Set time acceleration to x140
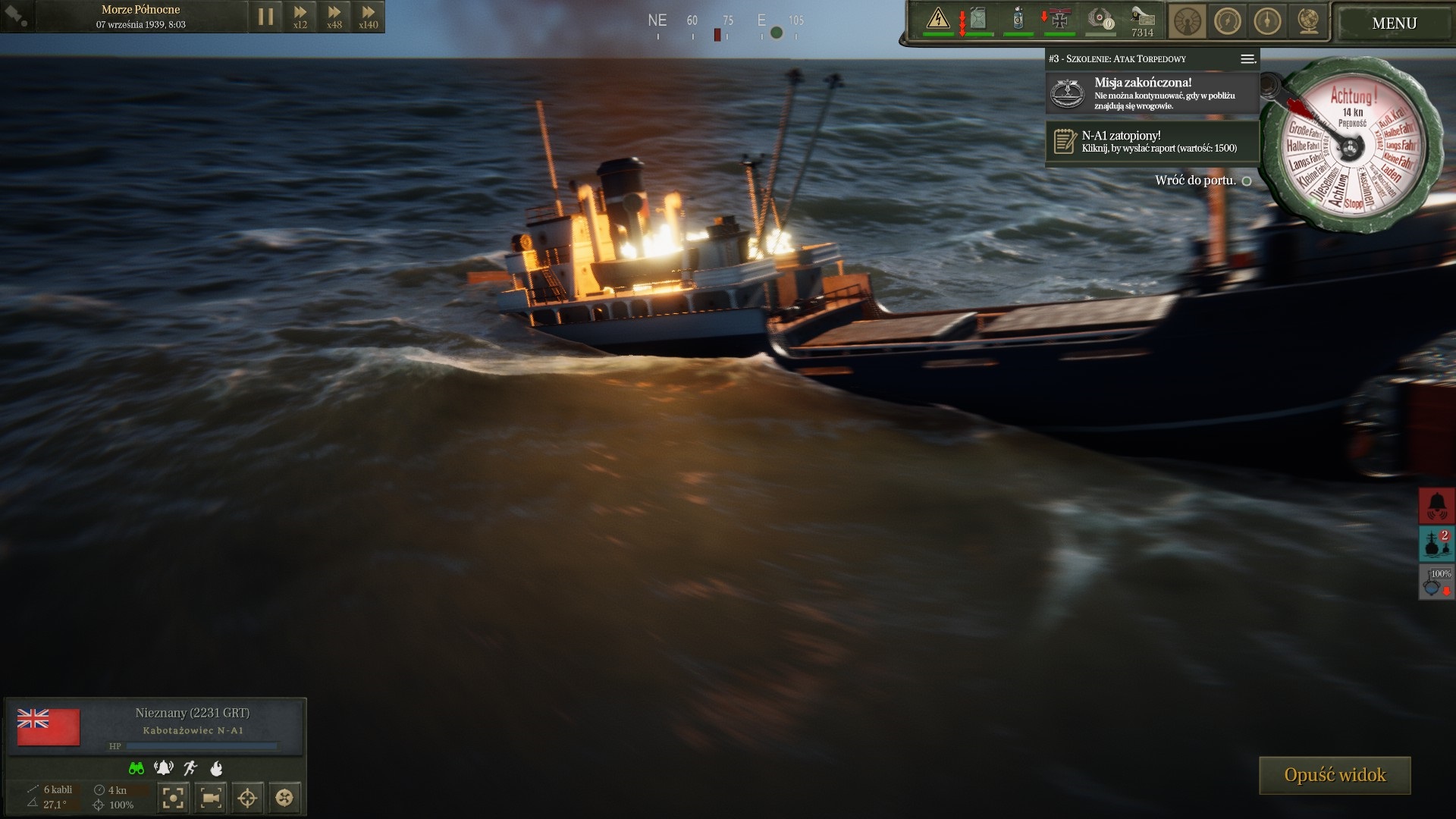 pyautogui.click(x=368, y=17)
